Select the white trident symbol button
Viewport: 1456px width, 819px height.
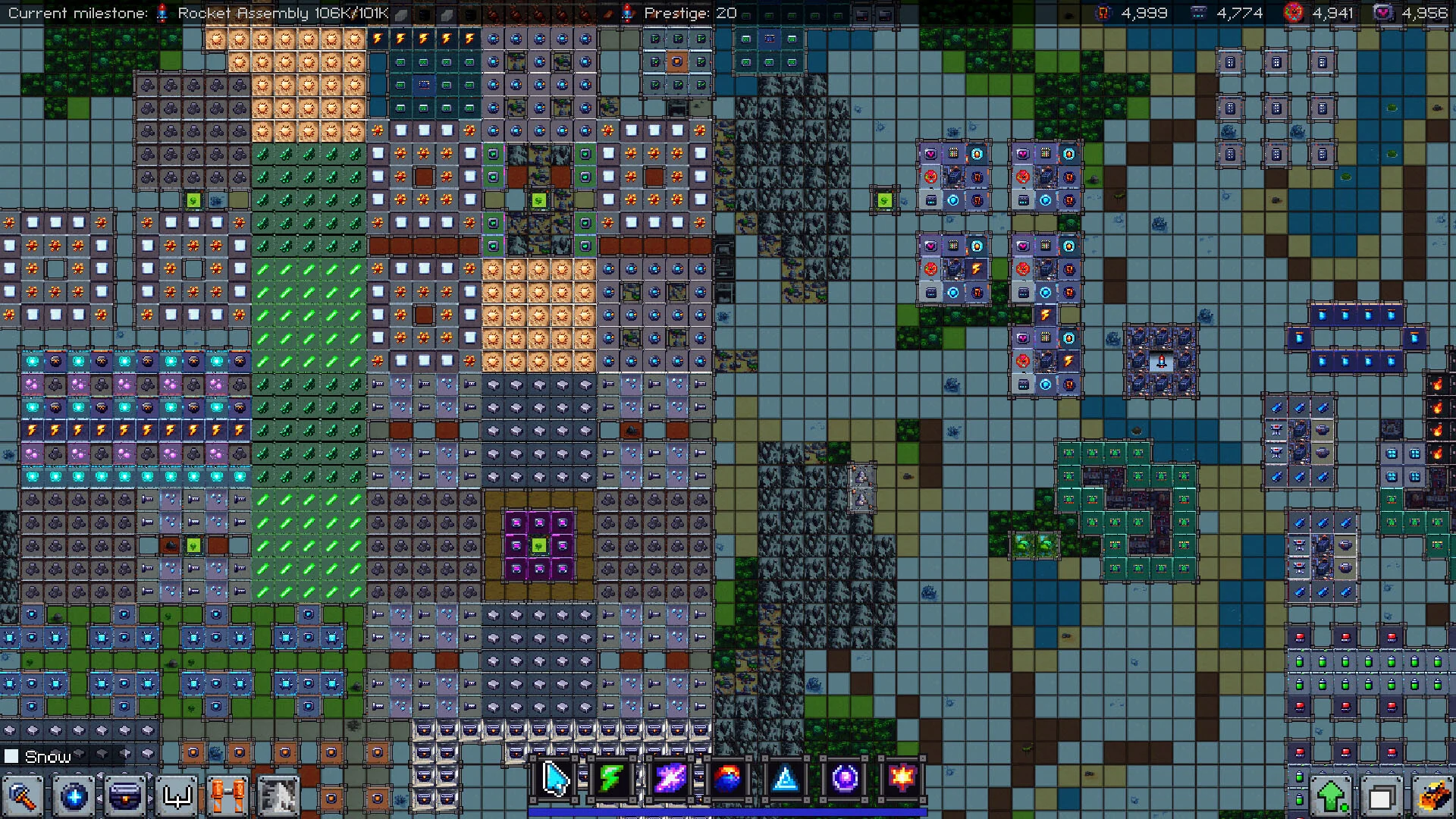pos(177,797)
